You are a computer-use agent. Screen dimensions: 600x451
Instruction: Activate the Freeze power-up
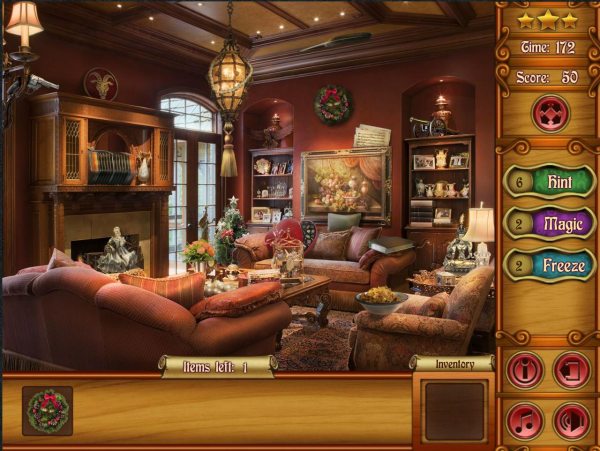[x=558, y=264]
